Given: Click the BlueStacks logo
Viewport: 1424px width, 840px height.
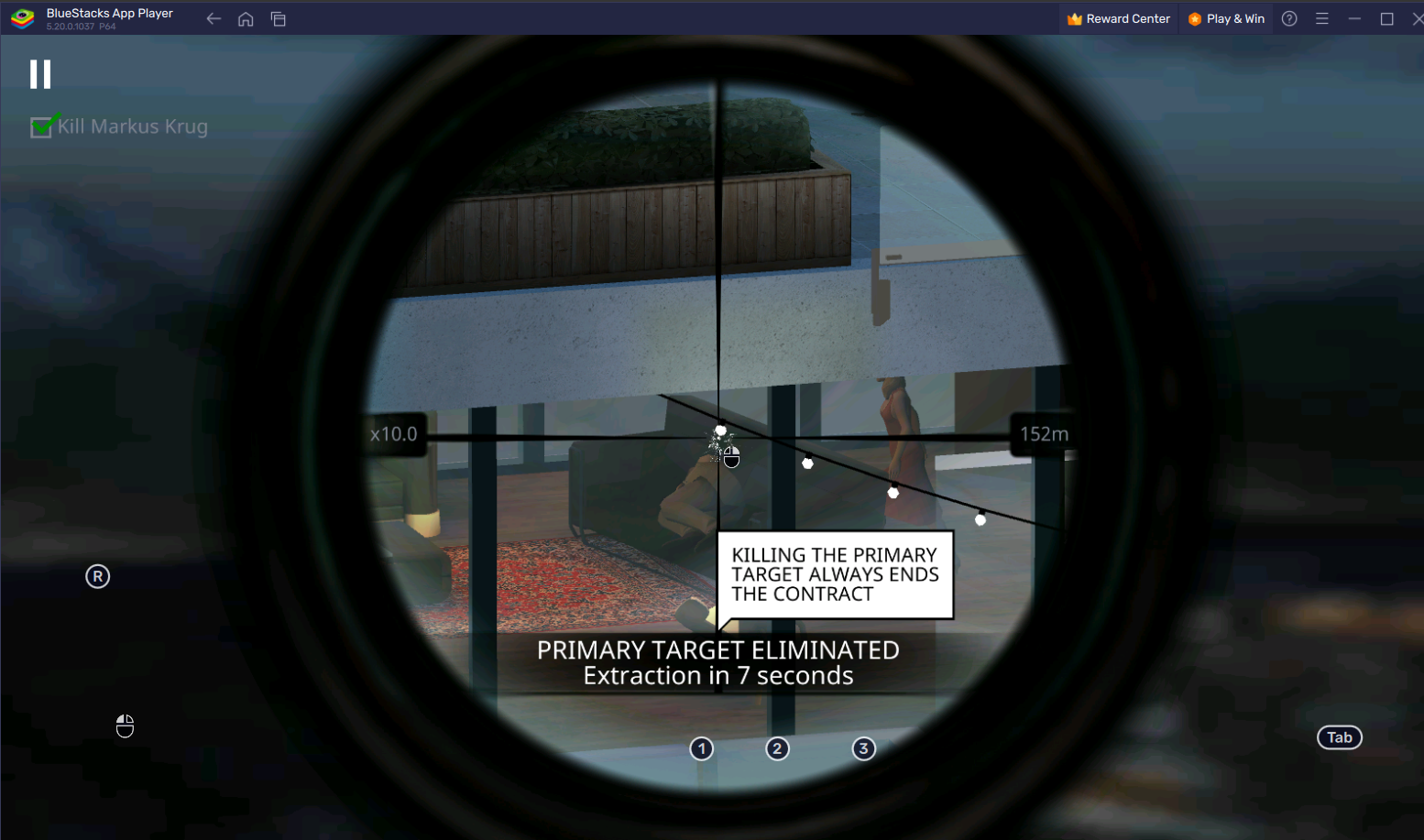Looking at the screenshot, I should click(x=20, y=17).
